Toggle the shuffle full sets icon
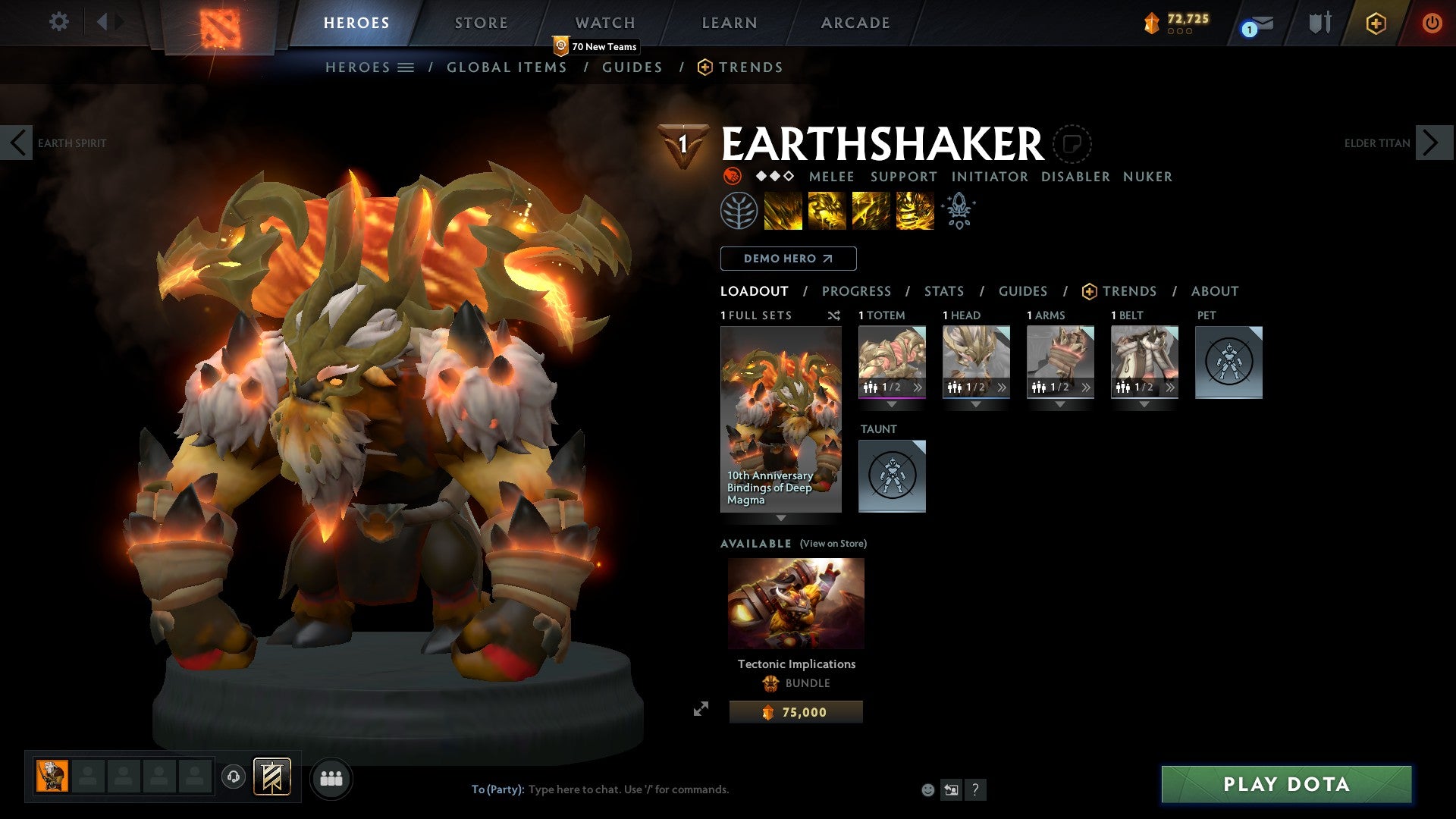Image resolution: width=1456 pixels, height=819 pixels. click(833, 315)
